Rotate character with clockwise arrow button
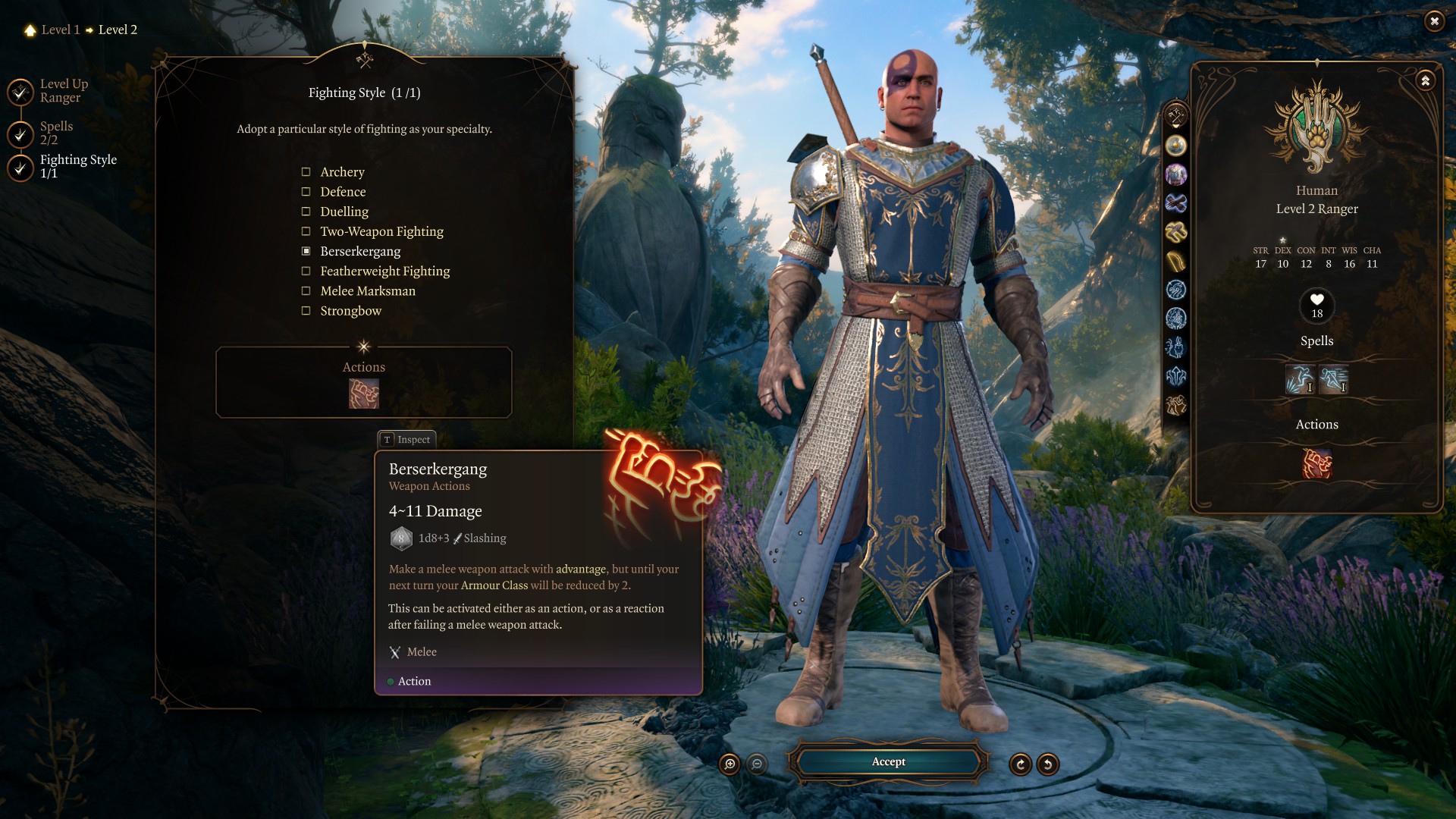Screen dimensions: 1456x819 point(1021,764)
